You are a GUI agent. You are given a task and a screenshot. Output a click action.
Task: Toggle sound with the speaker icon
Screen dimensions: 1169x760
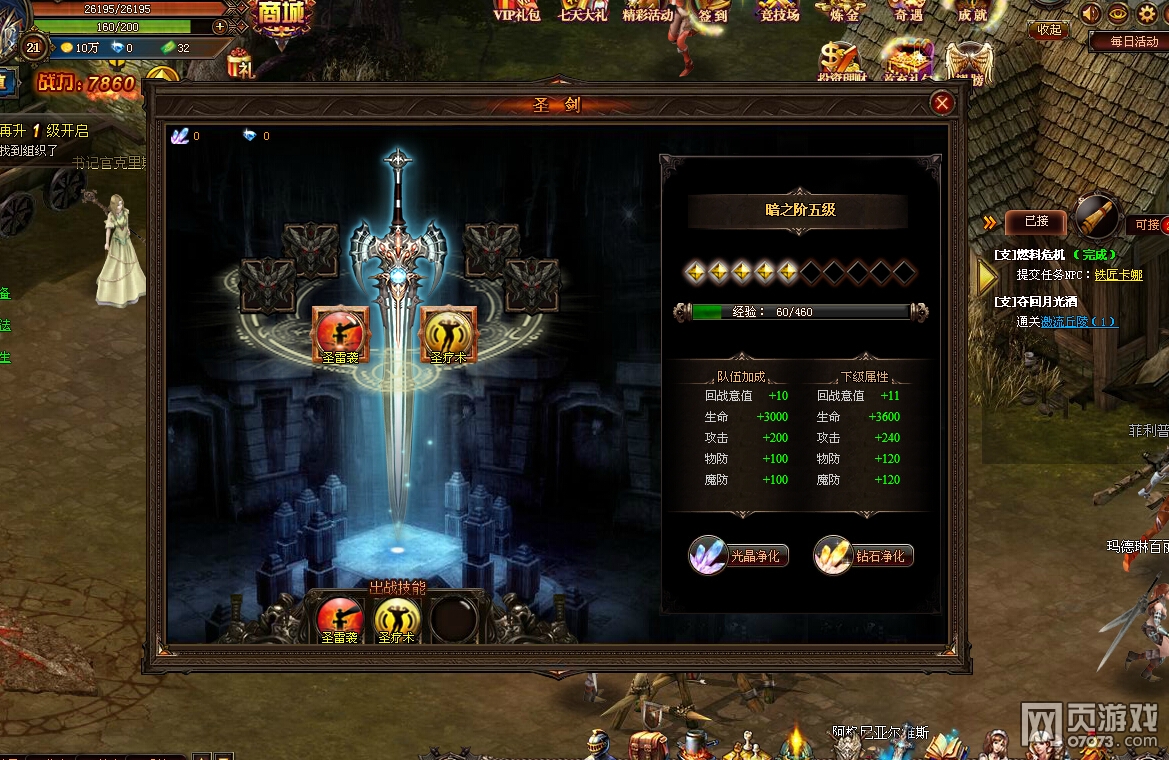(x=1090, y=13)
